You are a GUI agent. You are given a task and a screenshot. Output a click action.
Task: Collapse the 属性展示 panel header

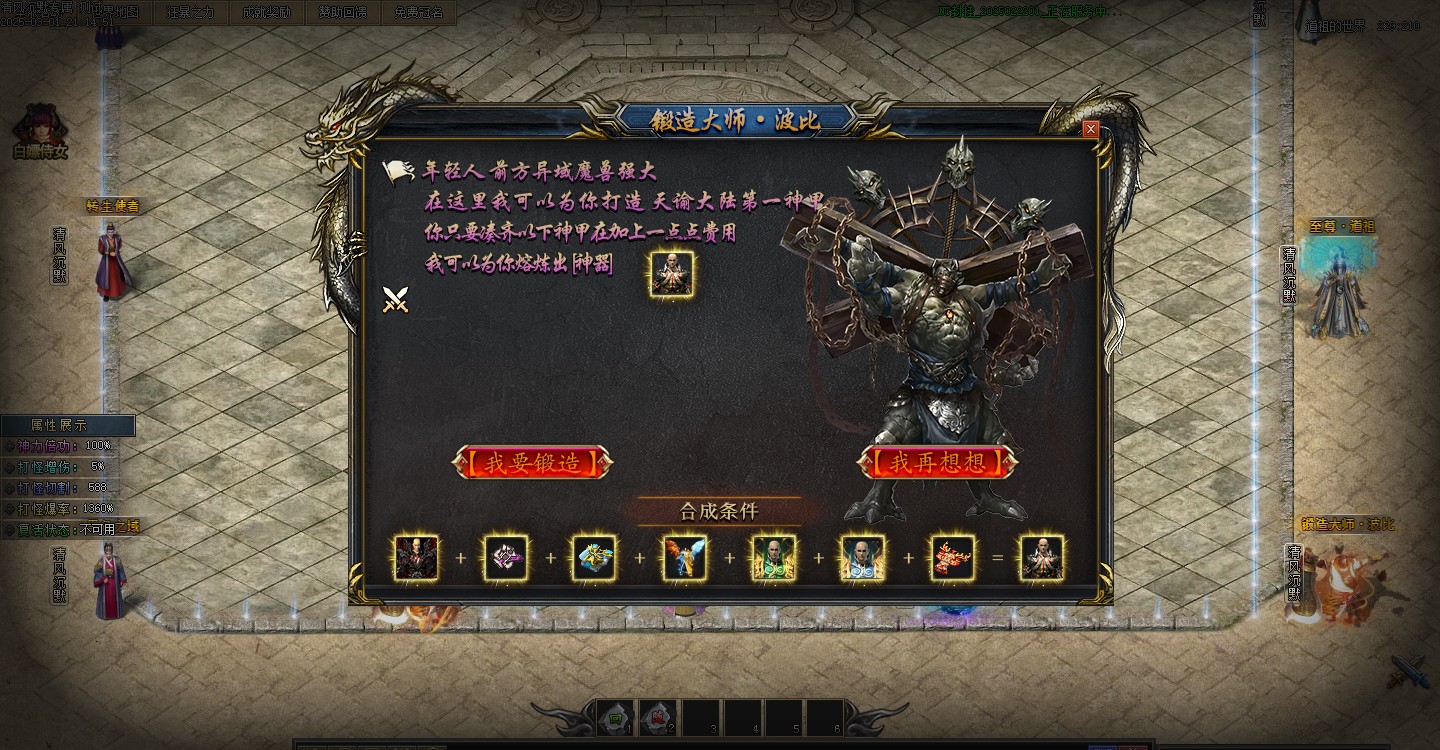pyautogui.click(x=70, y=424)
